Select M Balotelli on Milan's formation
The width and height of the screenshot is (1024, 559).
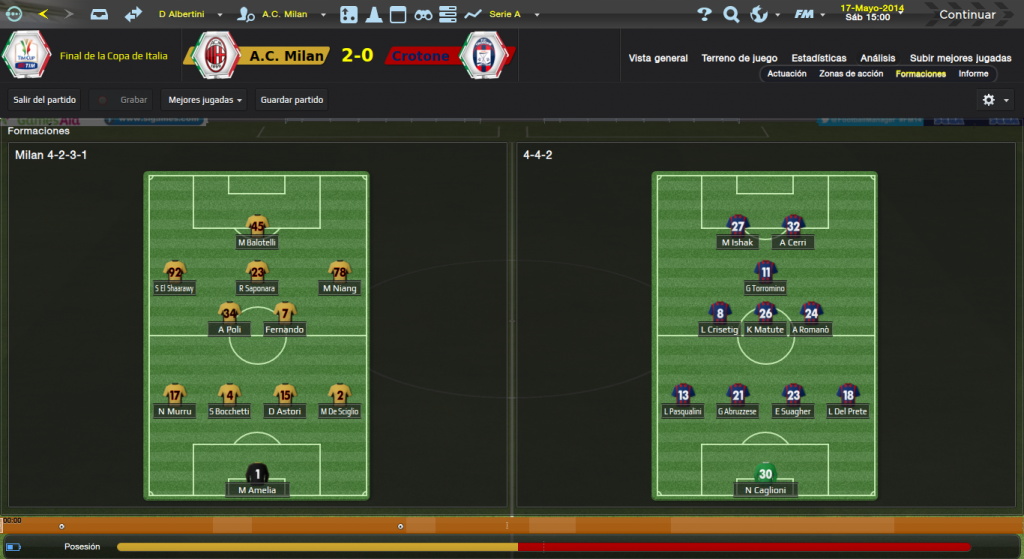(257, 232)
